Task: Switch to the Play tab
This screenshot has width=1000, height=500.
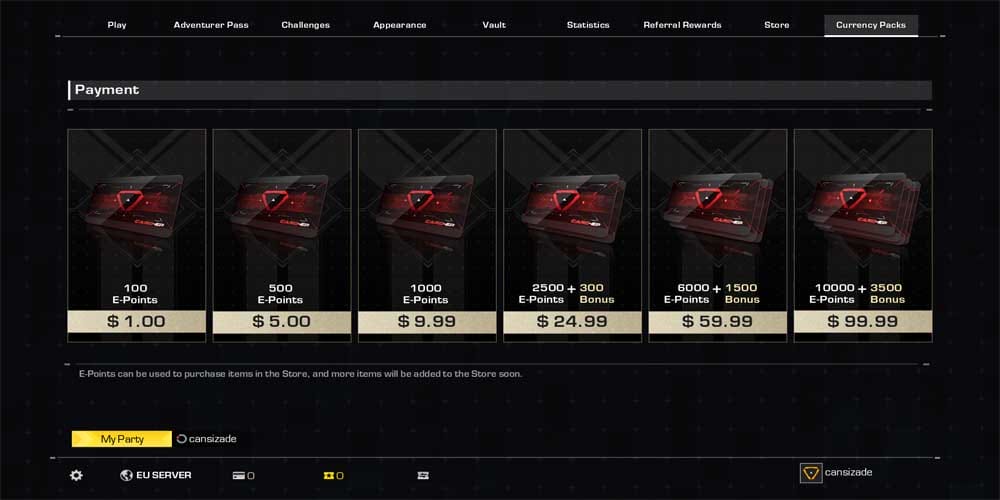Action: point(117,25)
